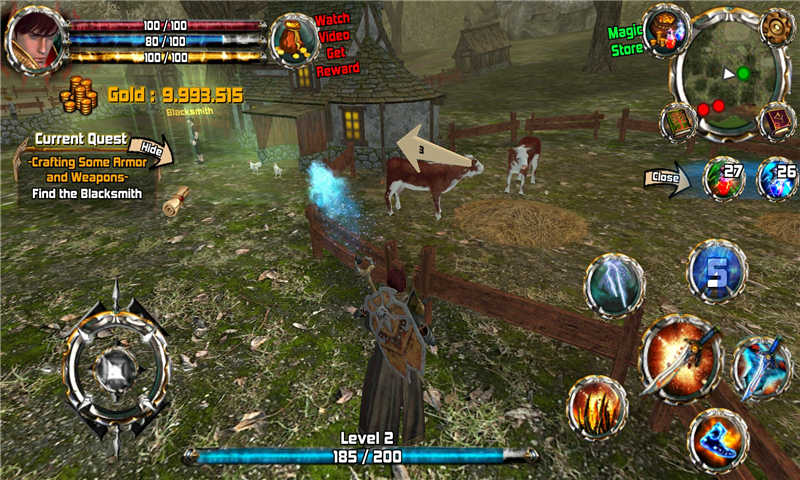Screen dimensions: 800x480
Task: Tap the blue skill showing number 5
Action: (716, 270)
